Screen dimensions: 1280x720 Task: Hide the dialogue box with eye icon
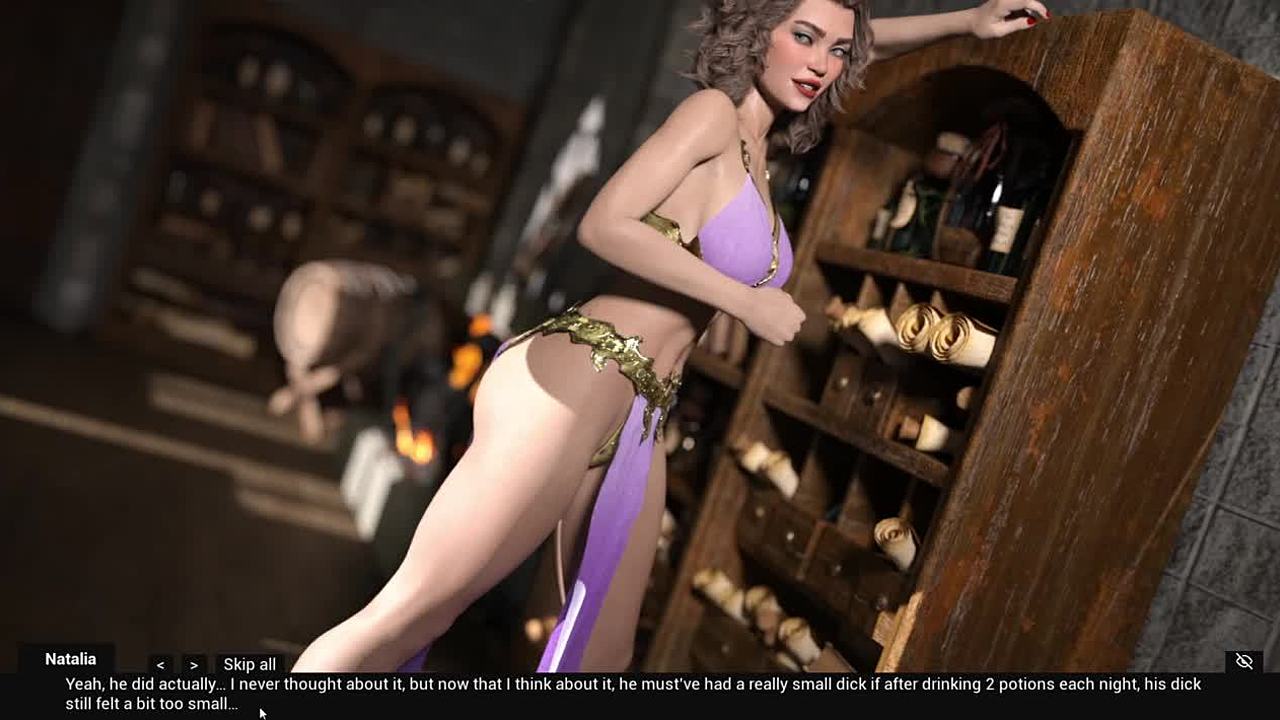[1244, 661]
